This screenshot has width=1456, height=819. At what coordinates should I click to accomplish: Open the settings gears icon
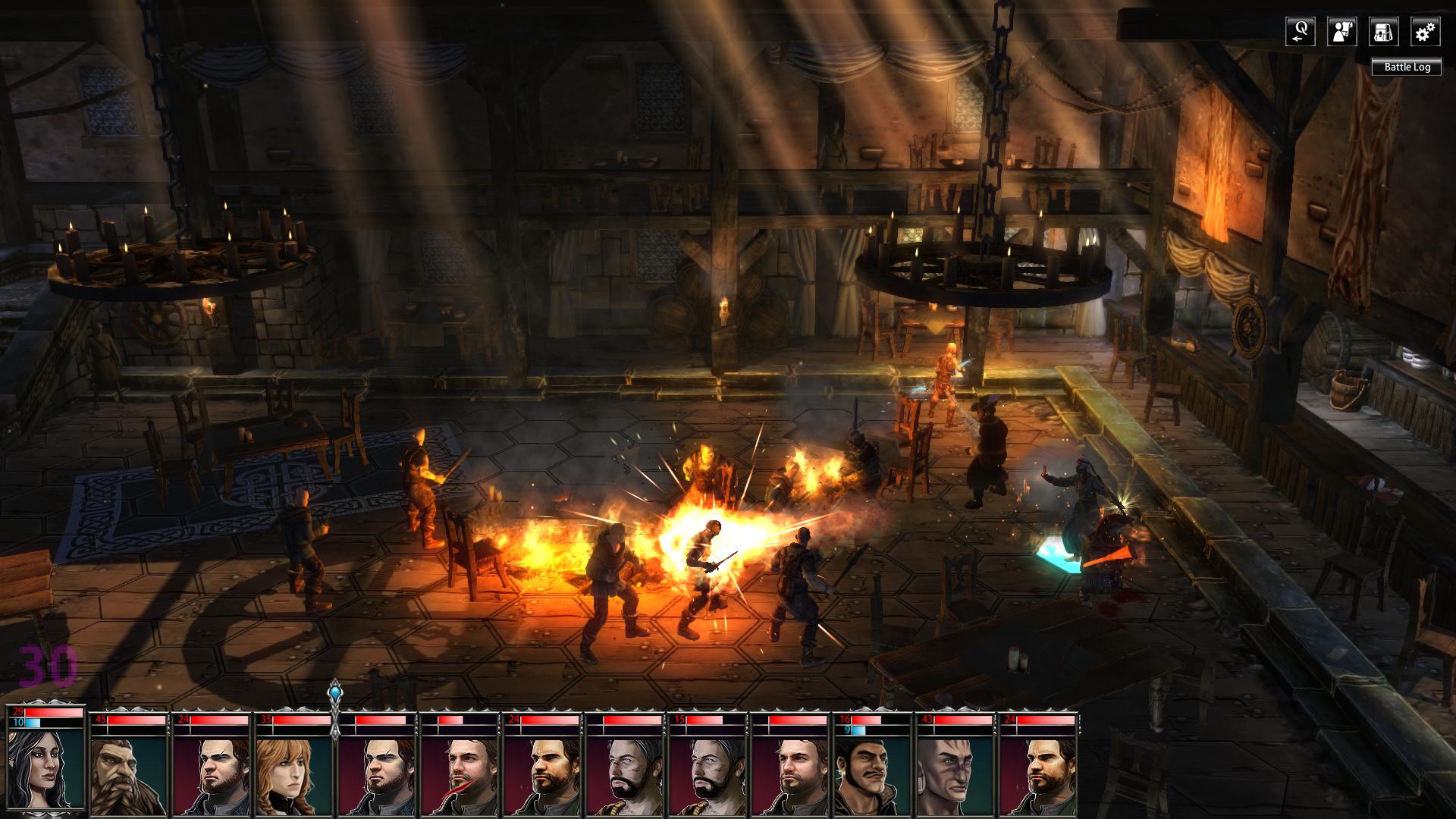[1426, 32]
